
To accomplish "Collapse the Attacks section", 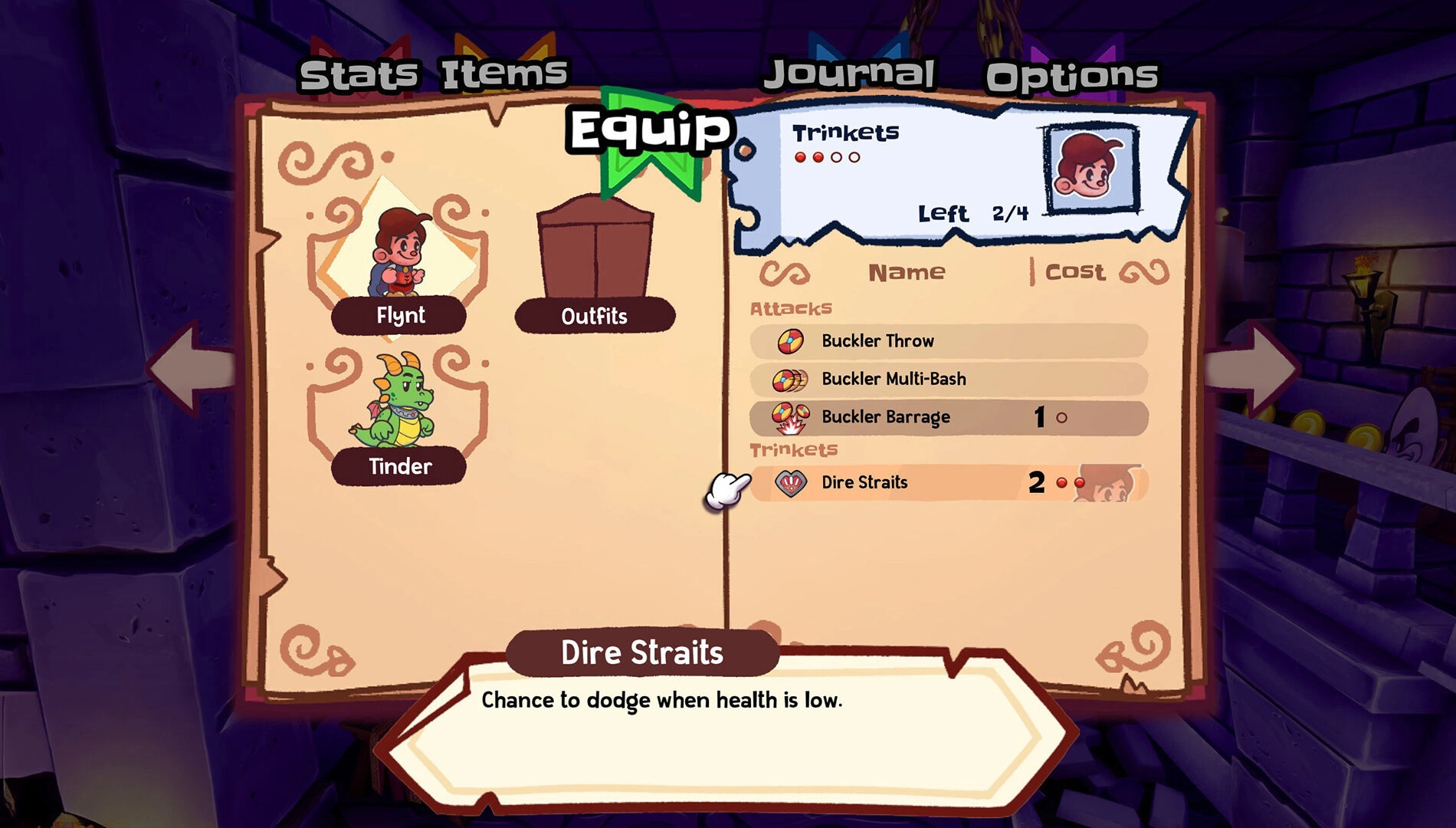I will point(790,308).
